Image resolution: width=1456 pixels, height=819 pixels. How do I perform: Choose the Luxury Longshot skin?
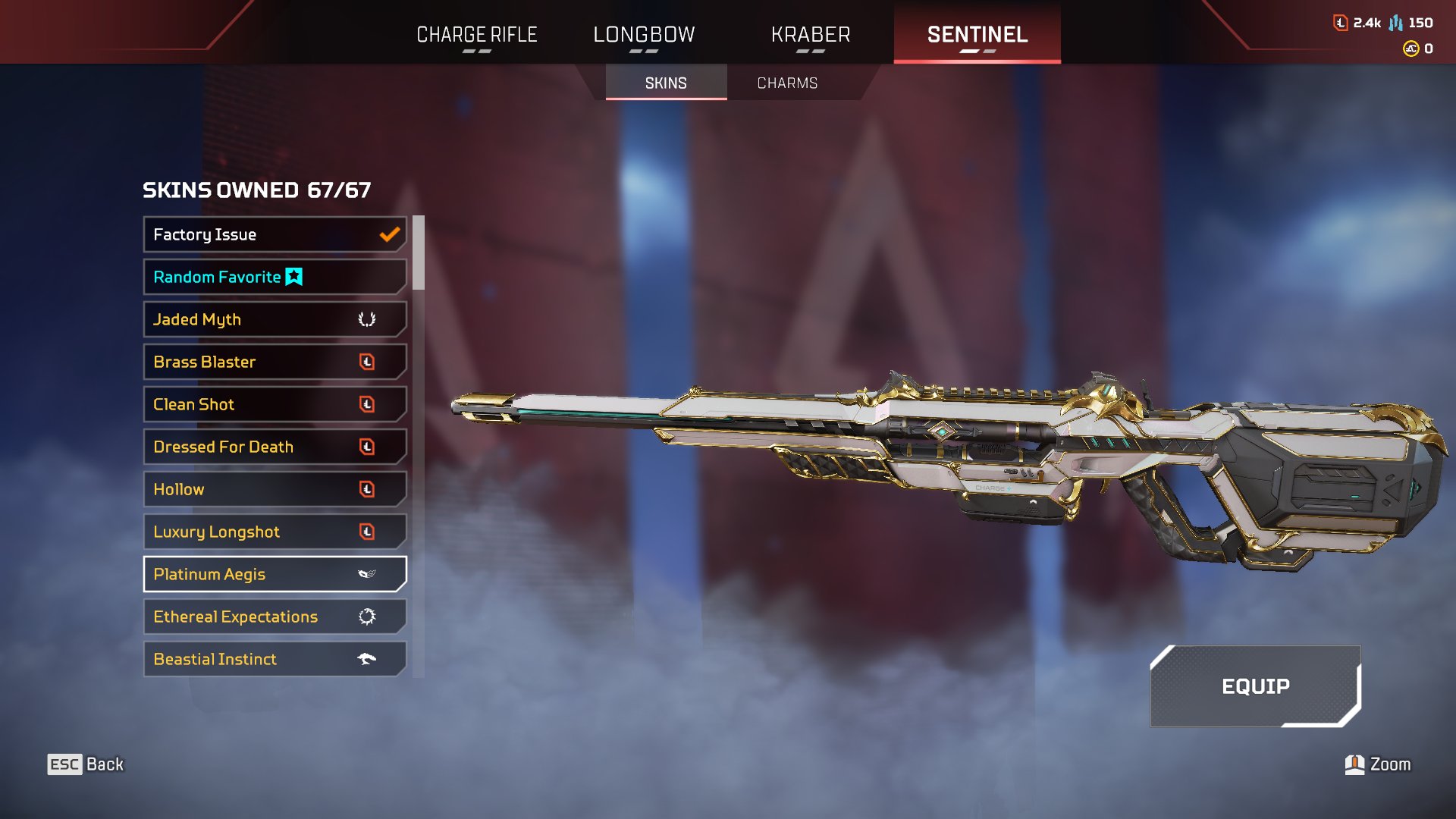point(275,532)
